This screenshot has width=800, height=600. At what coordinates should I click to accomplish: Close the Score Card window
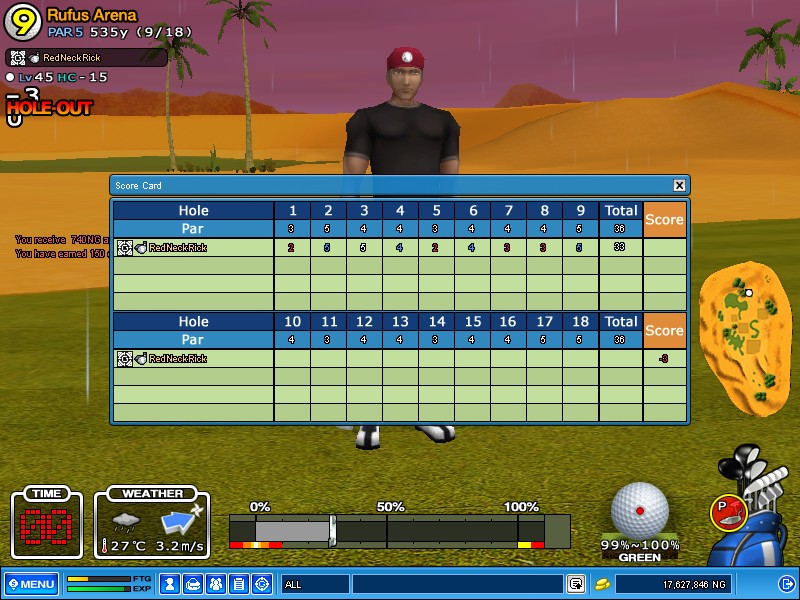679,185
